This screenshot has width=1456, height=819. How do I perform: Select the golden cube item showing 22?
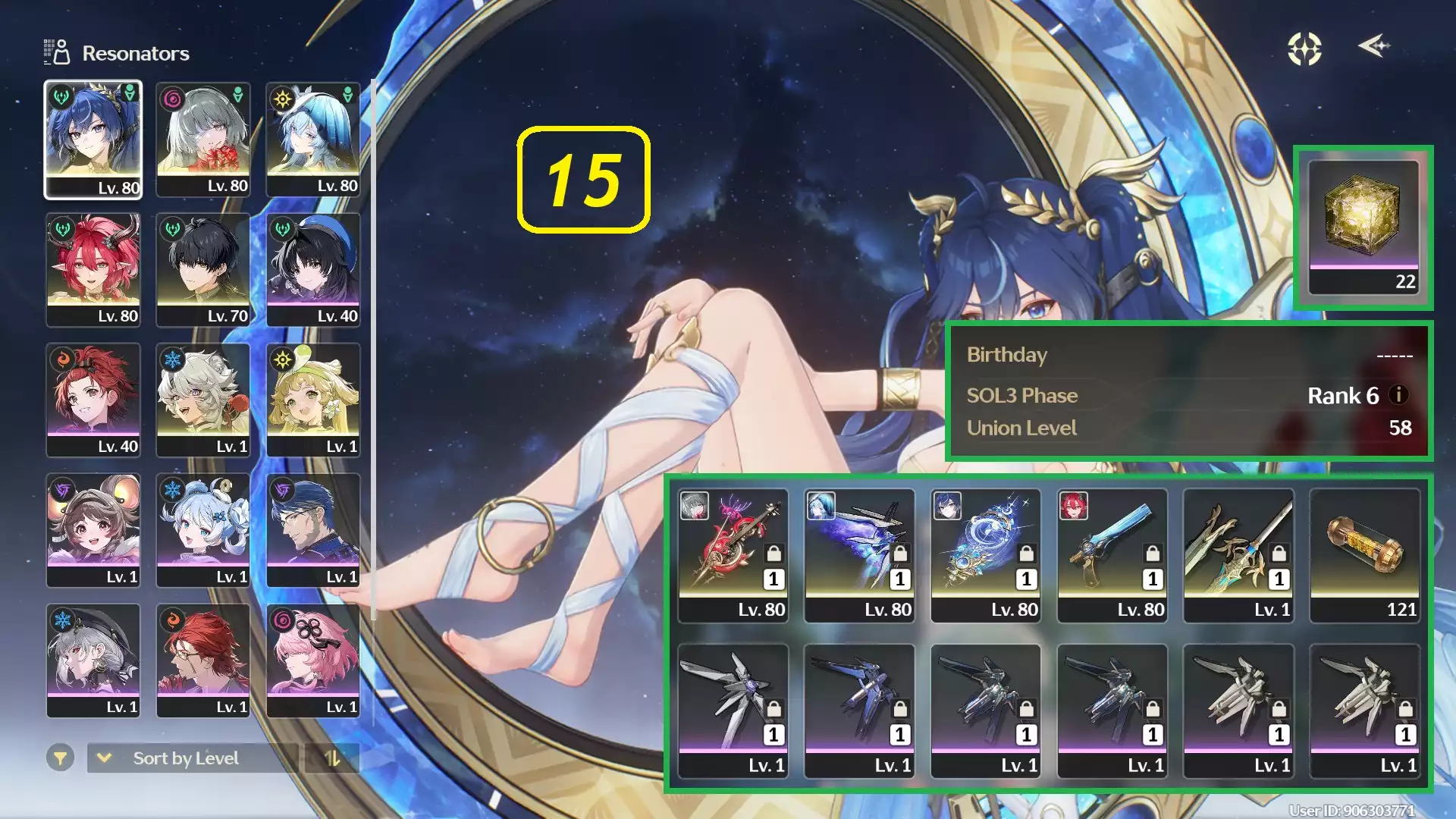tap(1363, 227)
